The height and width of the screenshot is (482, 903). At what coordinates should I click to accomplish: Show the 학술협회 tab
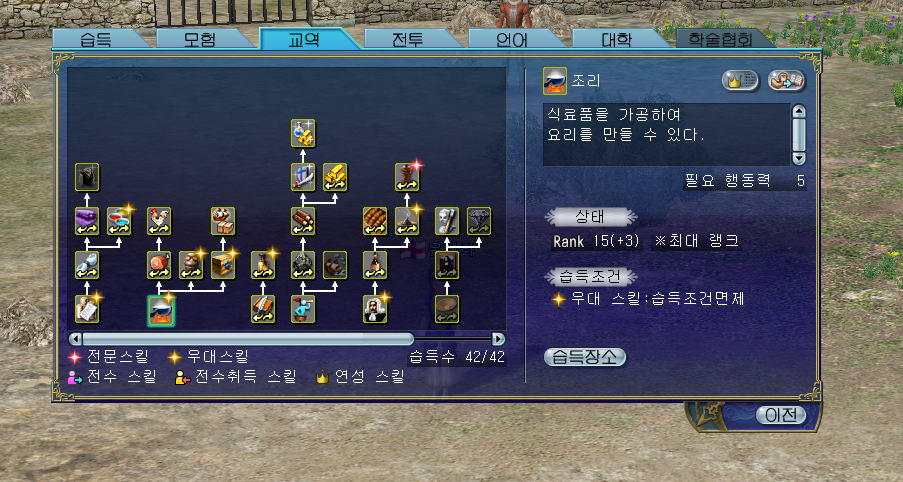(727, 39)
